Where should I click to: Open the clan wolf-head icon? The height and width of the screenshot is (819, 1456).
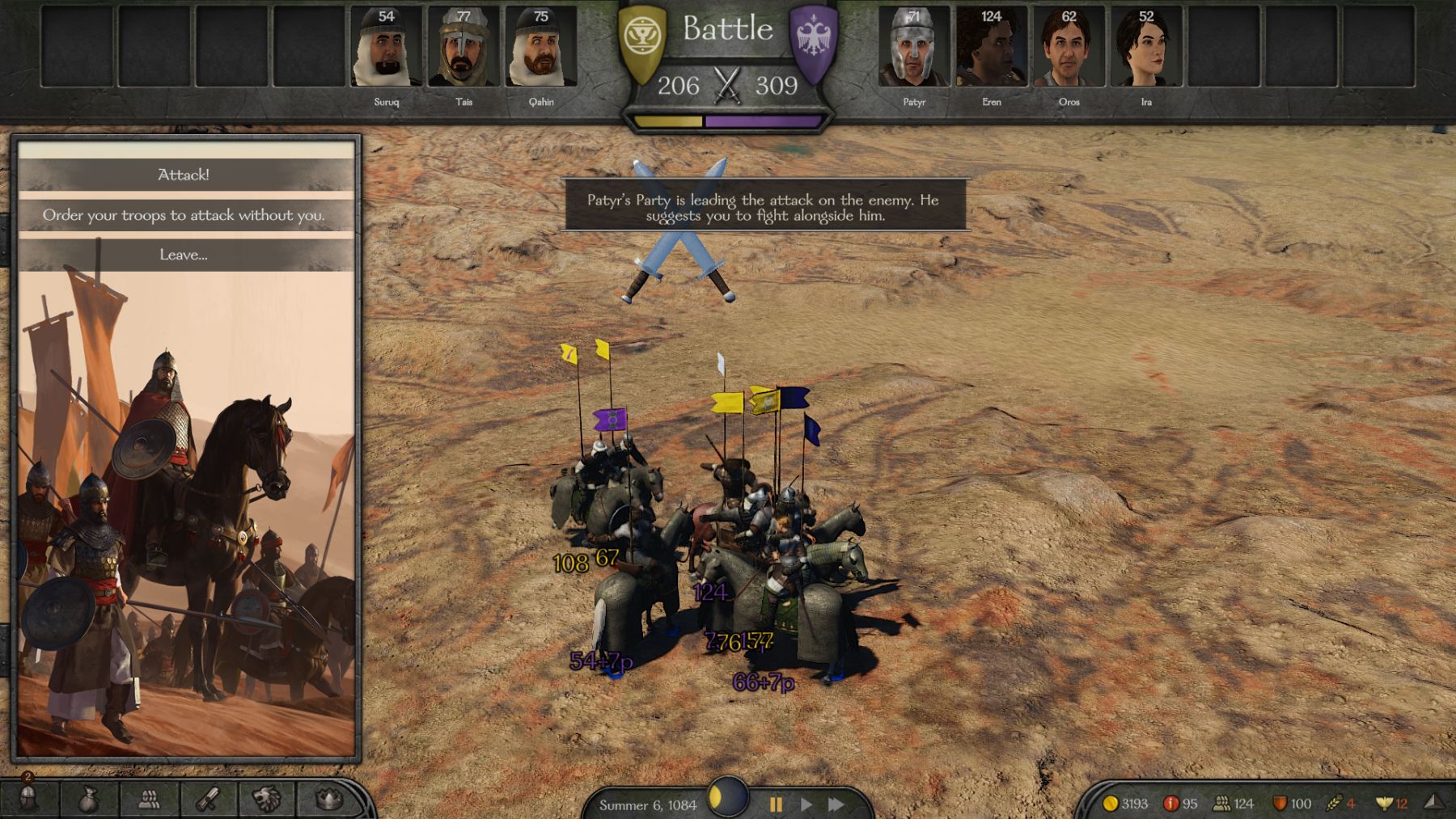pyautogui.click(x=267, y=800)
